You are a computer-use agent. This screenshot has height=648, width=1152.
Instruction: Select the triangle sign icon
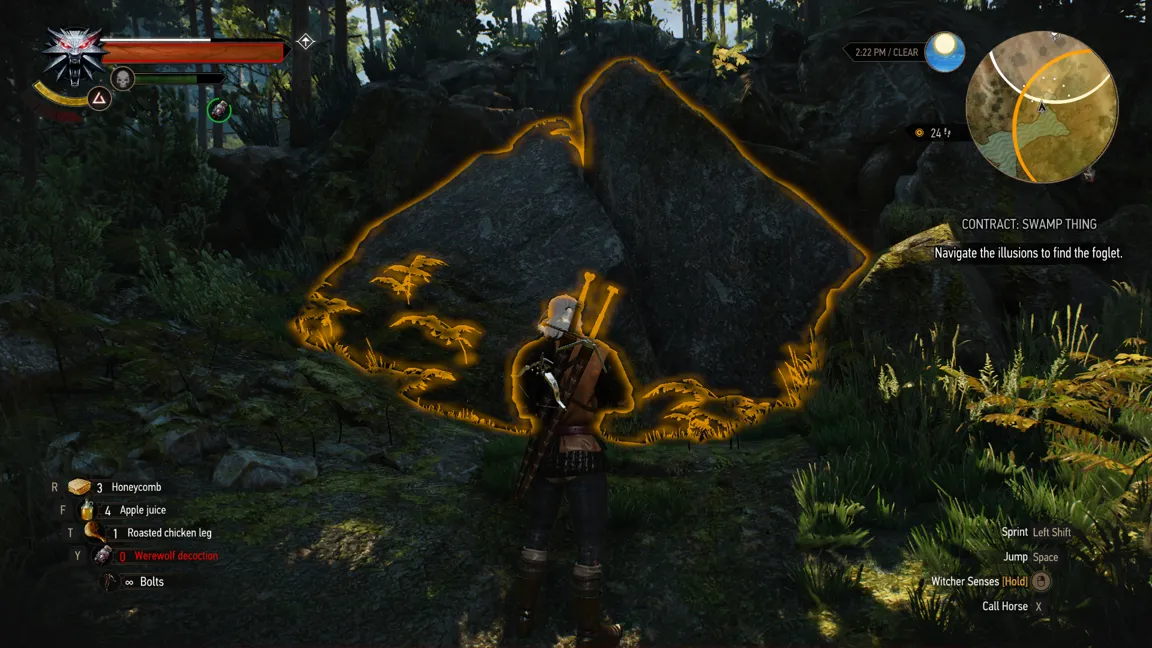[99, 98]
